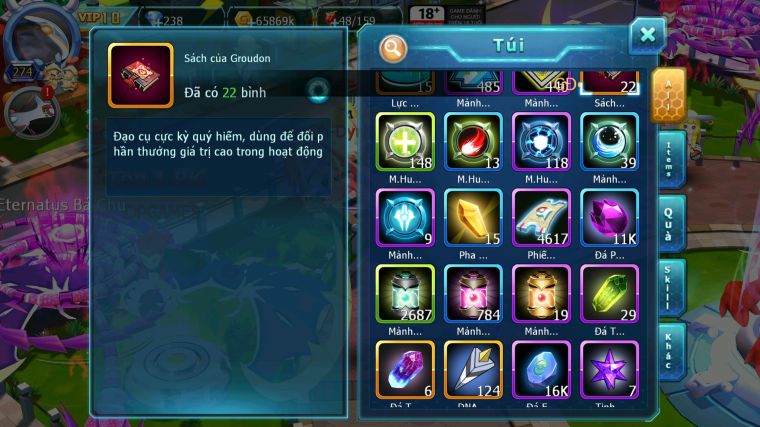Select the green crystal item with 29
The image size is (760, 427).
(x=609, y=294)
